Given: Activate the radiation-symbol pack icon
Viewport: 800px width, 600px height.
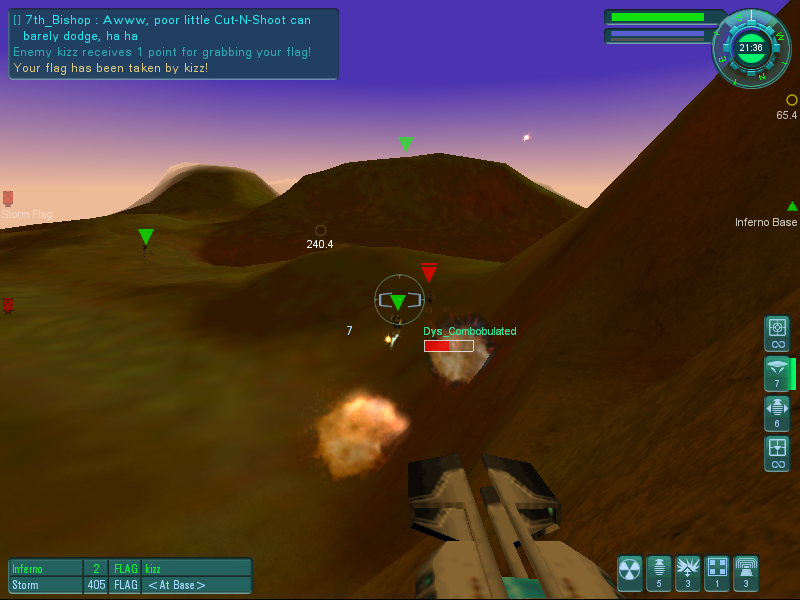Looking at the screenshot, I should pyautogui.click(x=630, y=573).
